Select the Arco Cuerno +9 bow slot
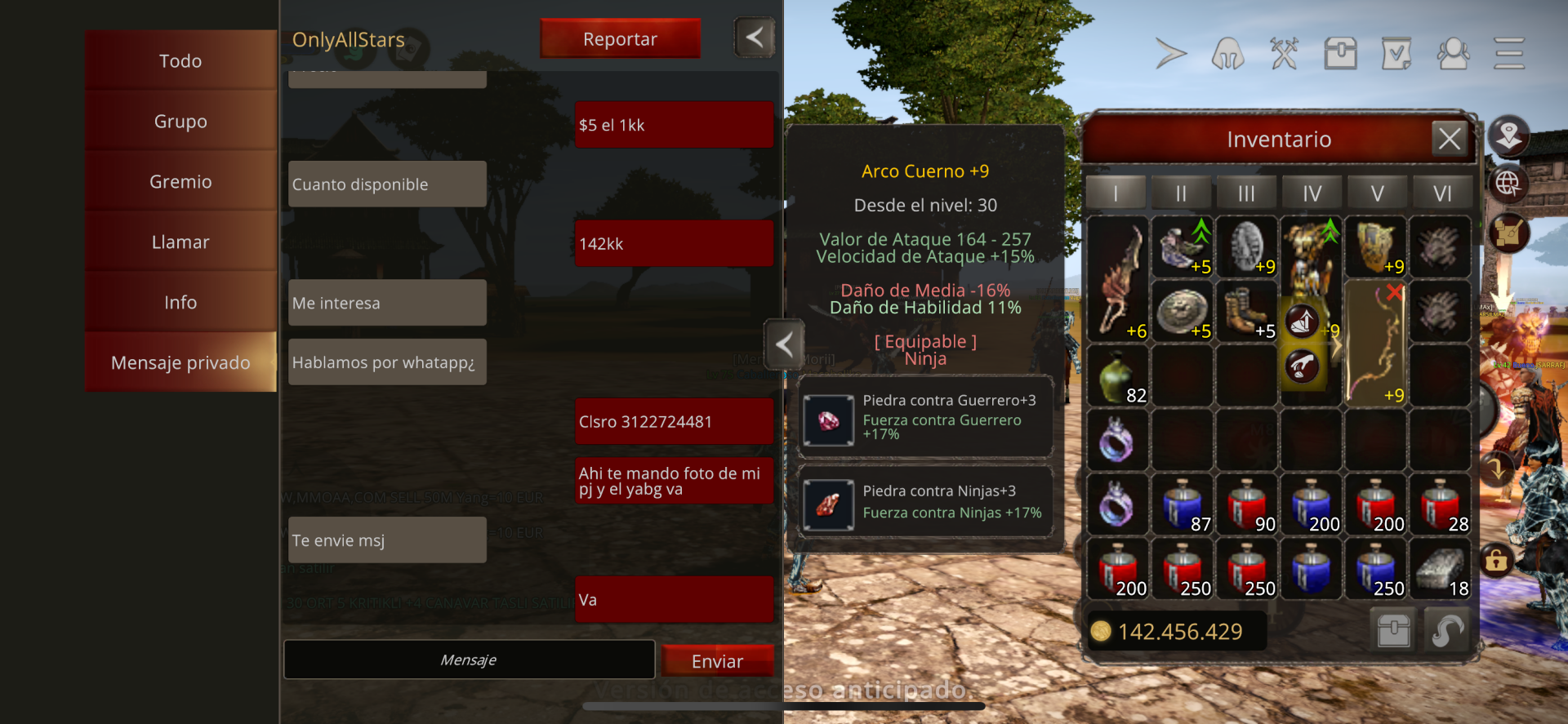The image size is (1568, 724). pyautogui.click(x=1376, y=343)
